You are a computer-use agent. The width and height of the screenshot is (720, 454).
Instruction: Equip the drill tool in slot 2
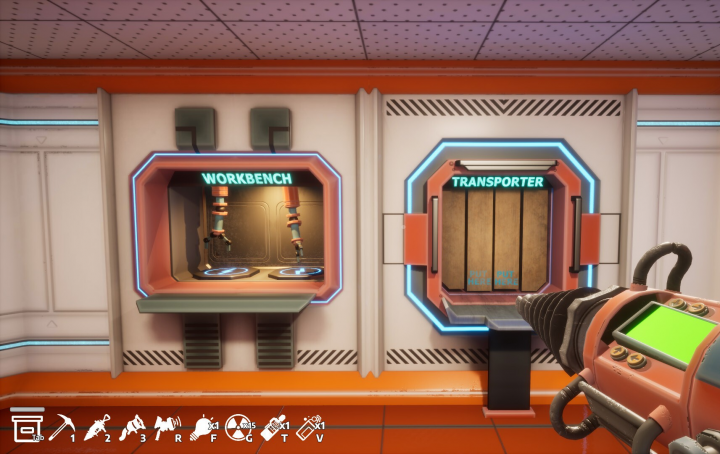pyautogui.click(x=97, y=428)
